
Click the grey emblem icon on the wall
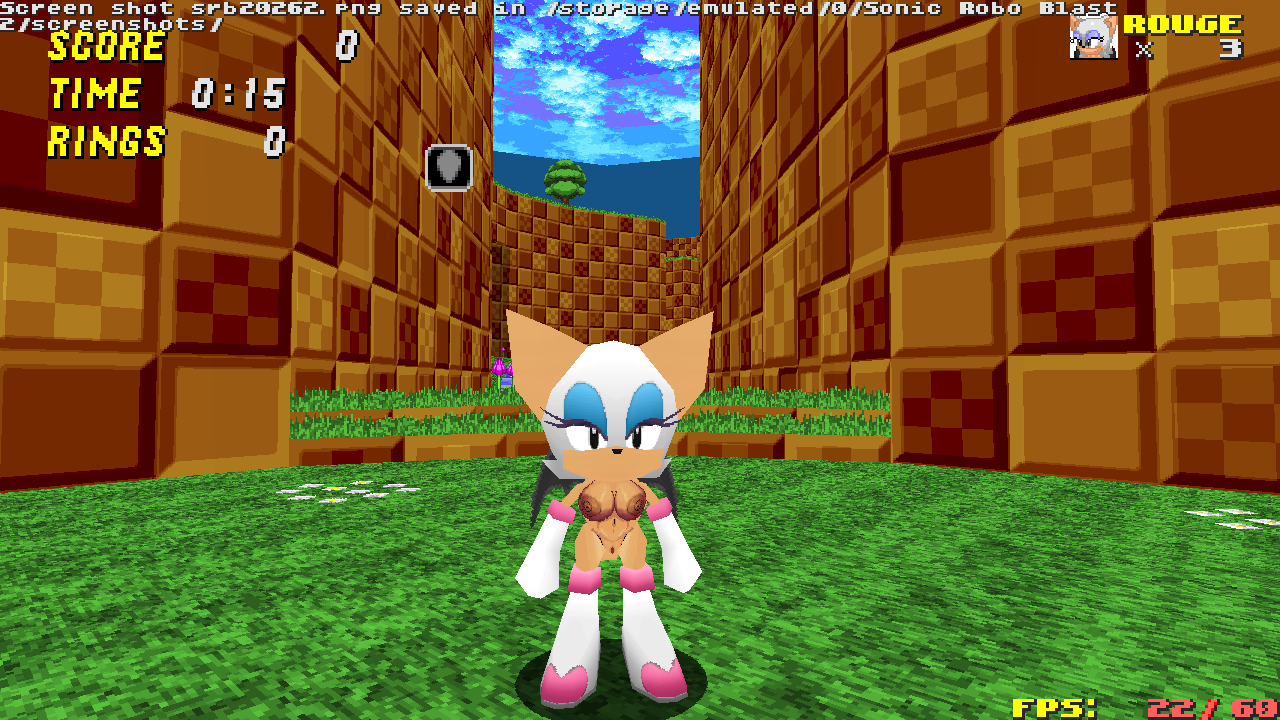449,166
